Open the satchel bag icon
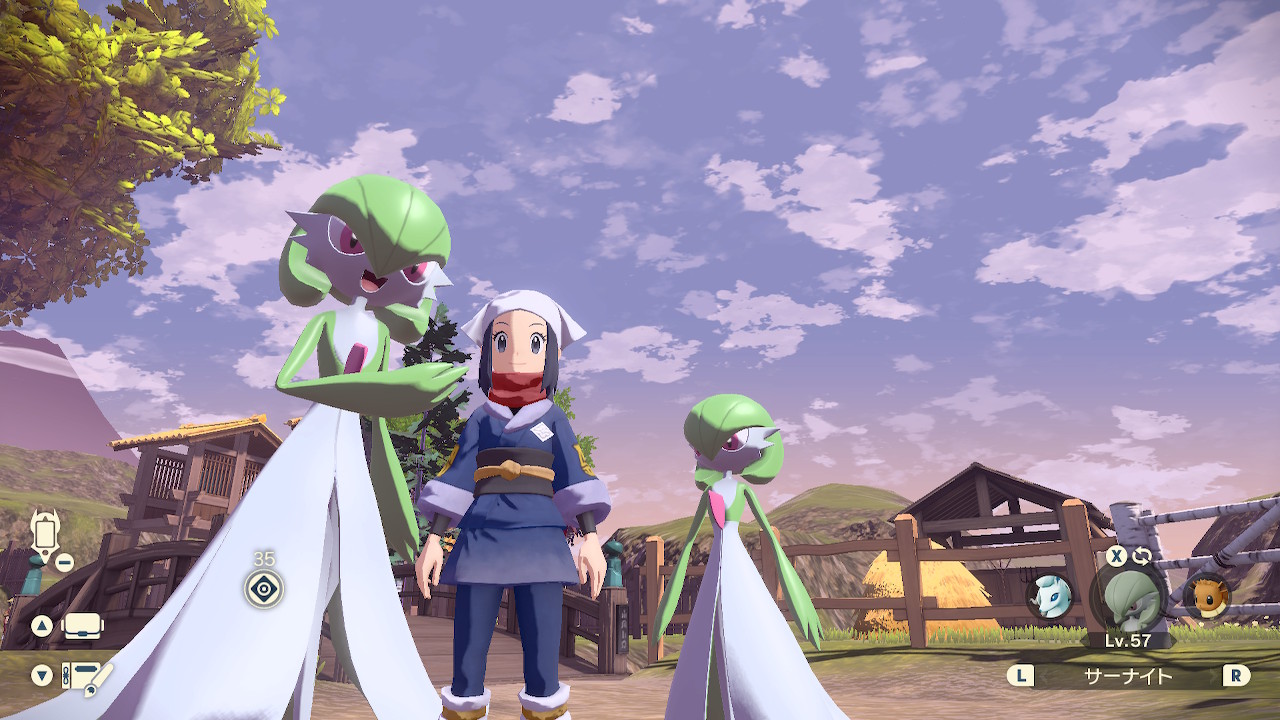 point(83,626)
